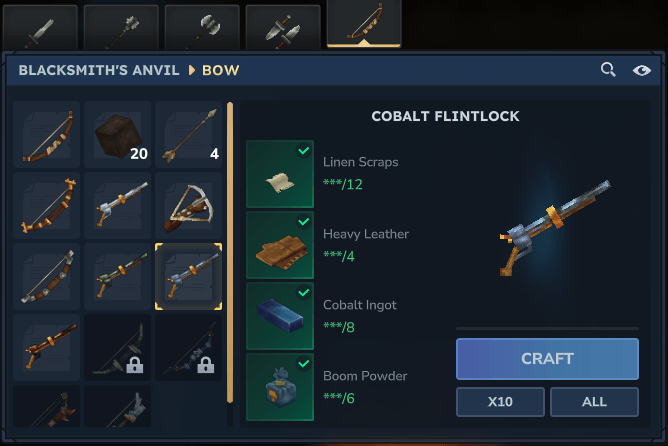
Task: Select the bow weapon tab
Action: [363, 25]
